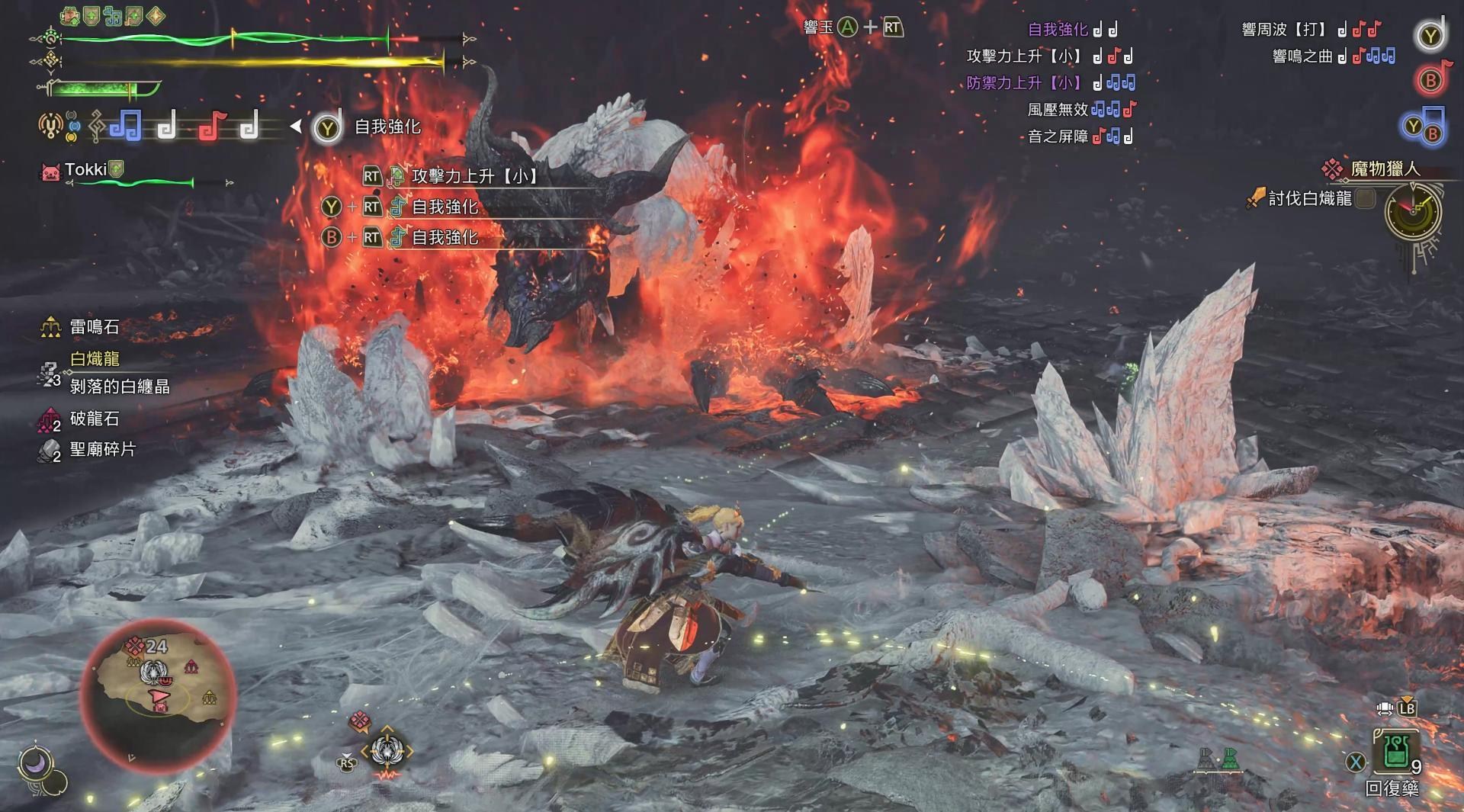1464x812 pixels.
Task: Click the moon night-time indicator icon
Action: (35, 762)
